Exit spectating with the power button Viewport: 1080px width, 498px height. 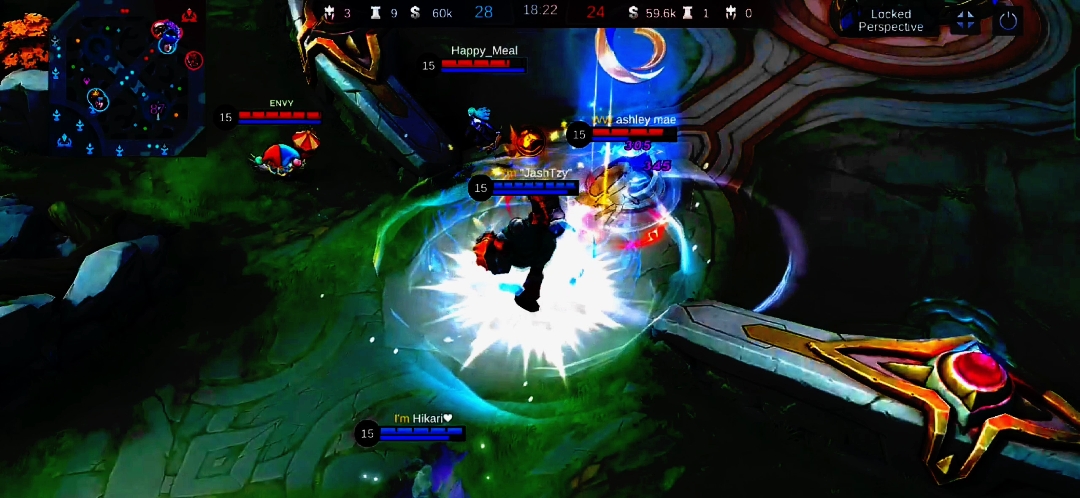click(1007, 20)
